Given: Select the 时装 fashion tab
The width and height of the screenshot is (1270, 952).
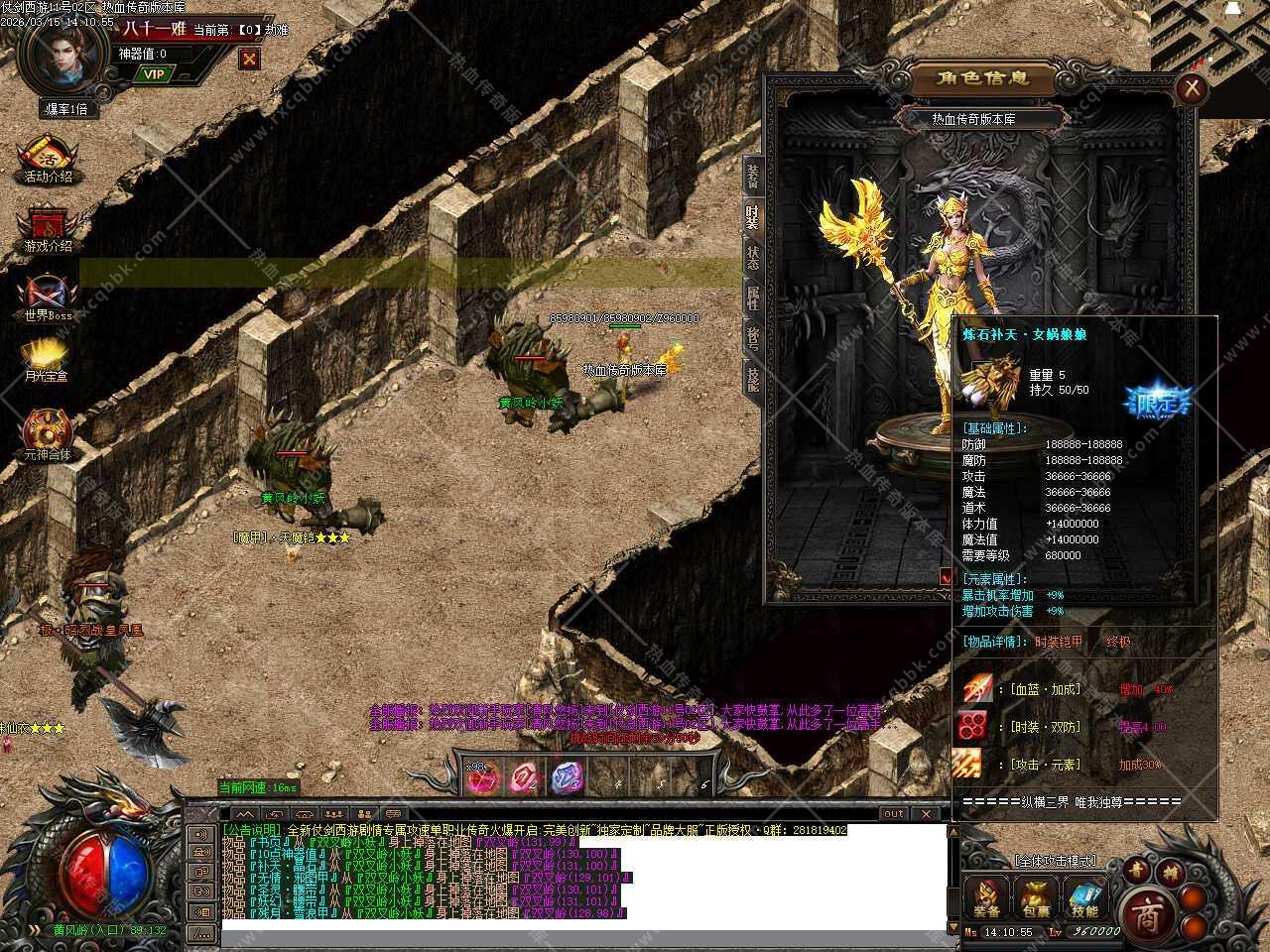Looking at the screenshot, I should tap(753, 217).
